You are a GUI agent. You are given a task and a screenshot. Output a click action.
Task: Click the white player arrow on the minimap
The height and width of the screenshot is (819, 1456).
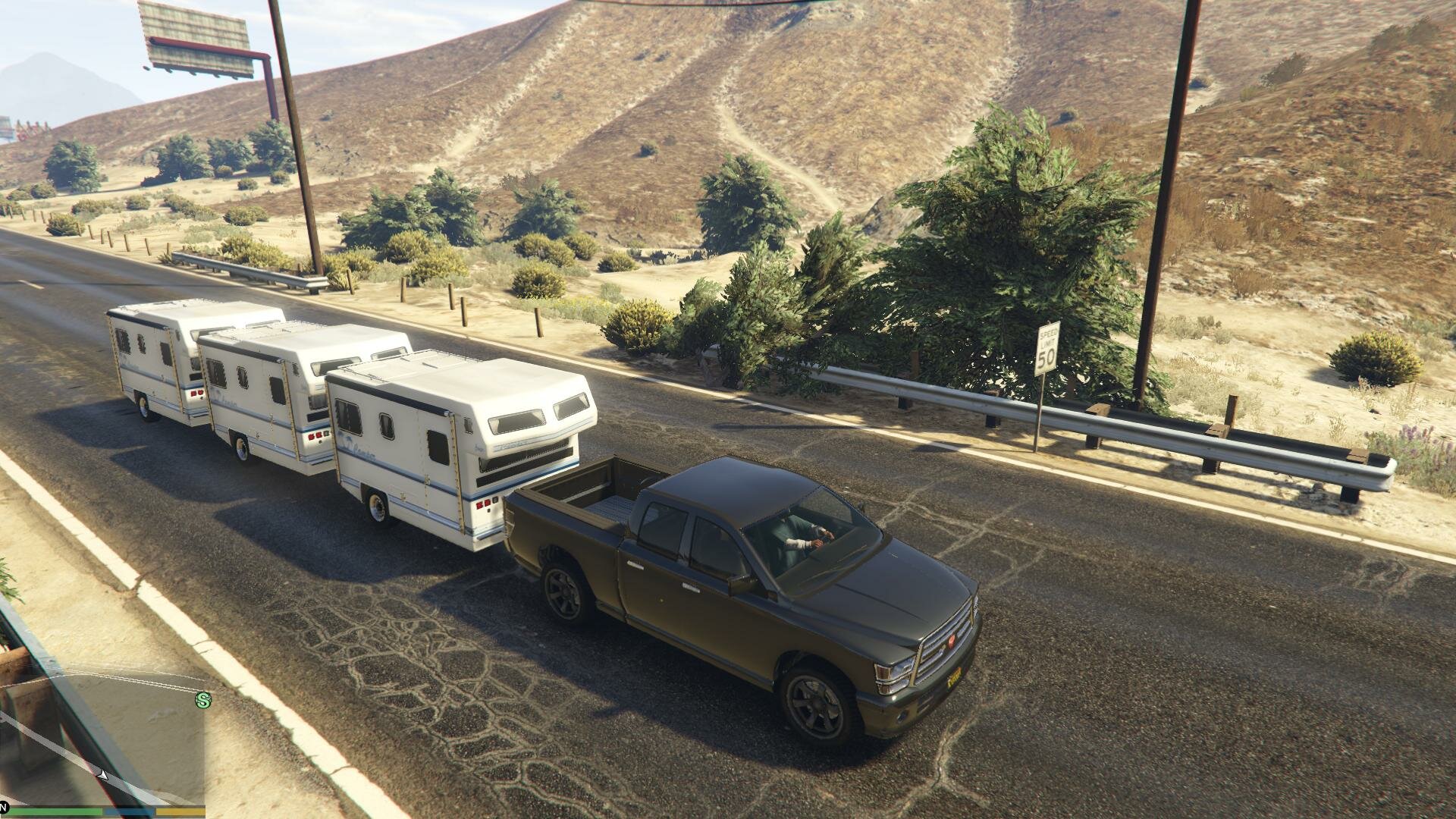[103, 774]
